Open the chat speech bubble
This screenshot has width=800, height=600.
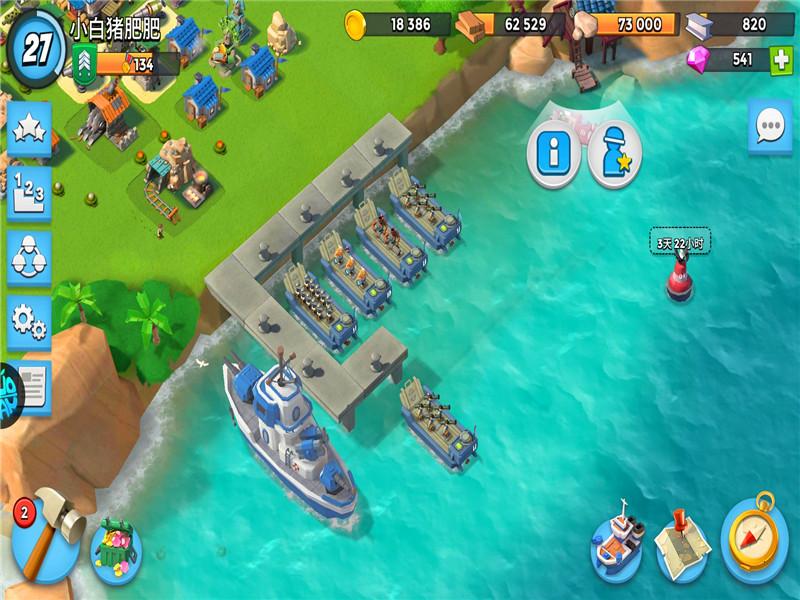(770, 127)
